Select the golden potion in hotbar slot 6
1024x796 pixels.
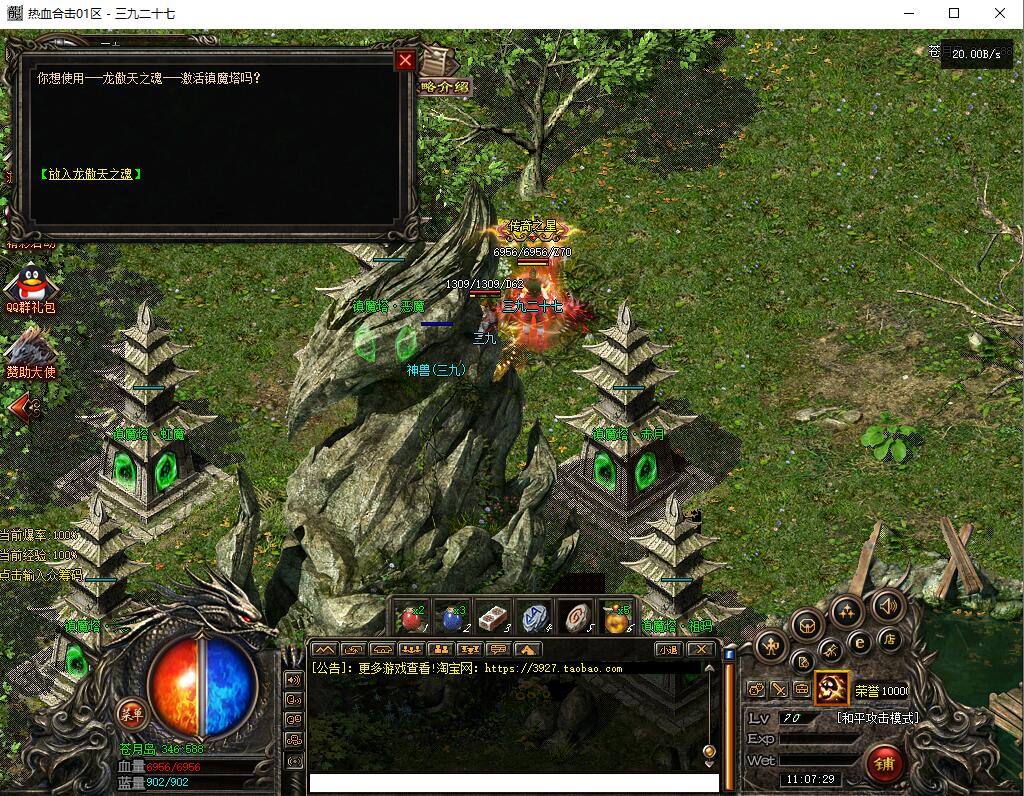coord(616,617)
